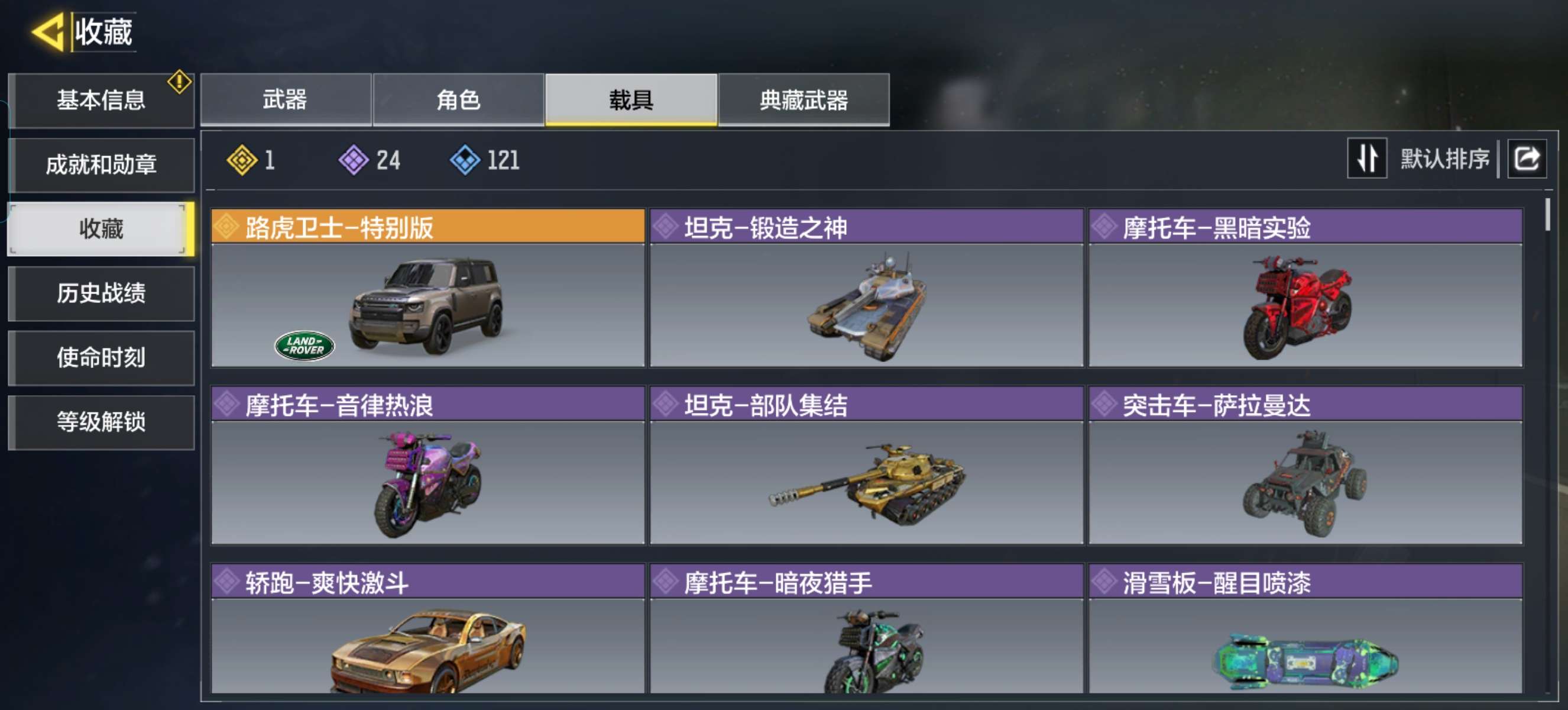Switch to the 武器 tab
Screen dimensions: 1568x710
tap(285, 100)
